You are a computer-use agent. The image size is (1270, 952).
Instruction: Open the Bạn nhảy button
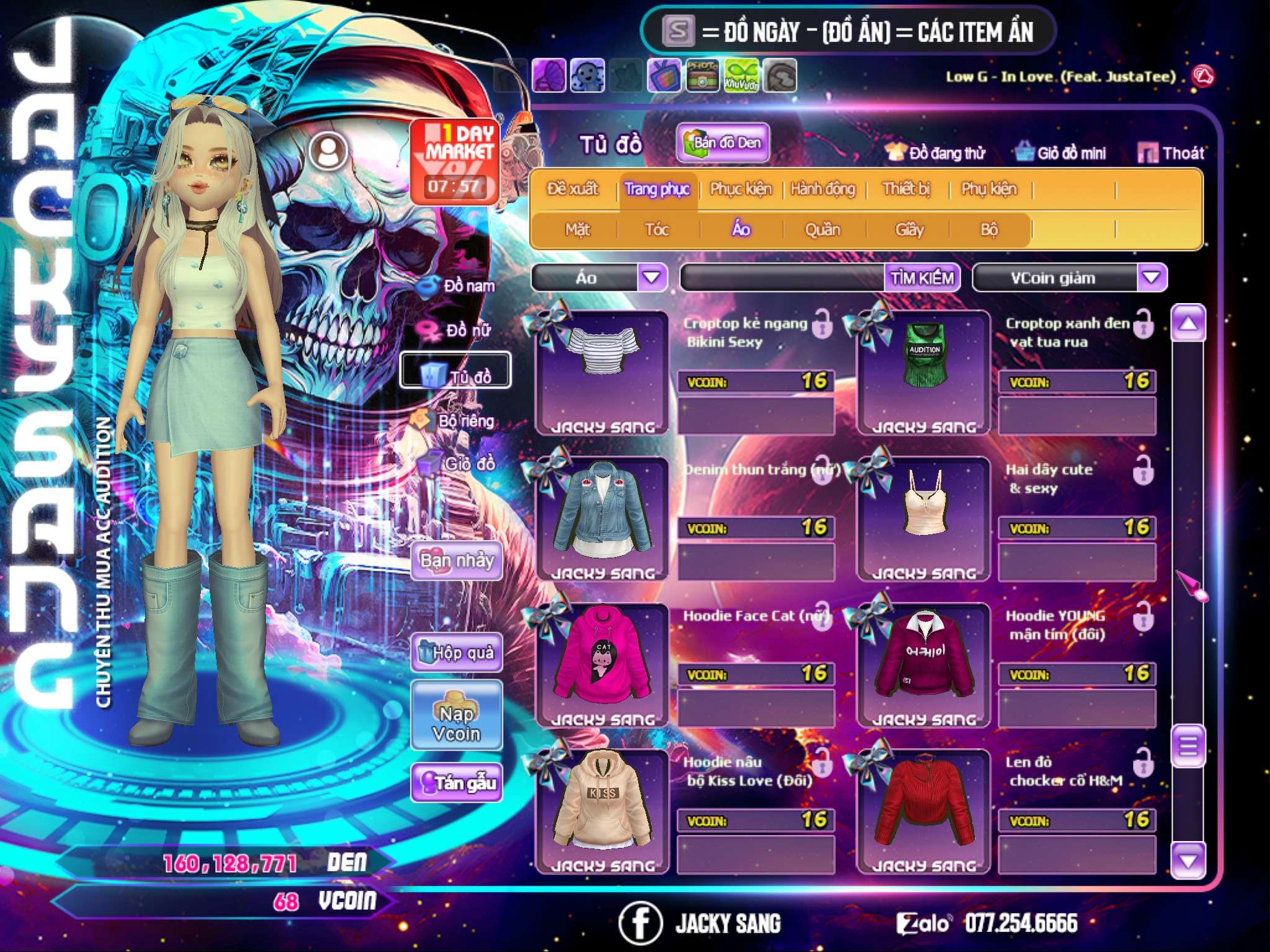point(456,561)
